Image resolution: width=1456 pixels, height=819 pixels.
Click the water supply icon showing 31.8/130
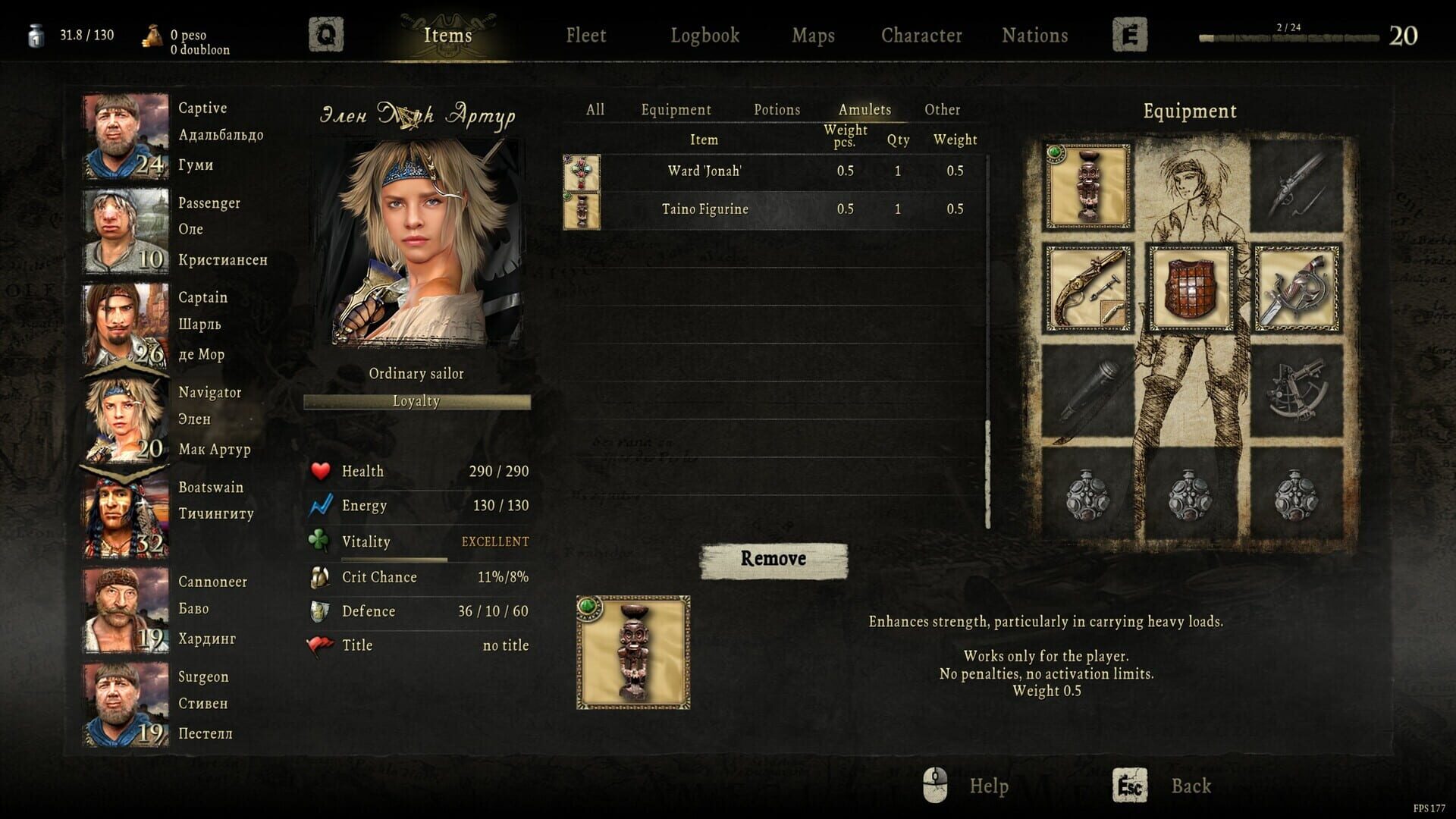(34, 36)
